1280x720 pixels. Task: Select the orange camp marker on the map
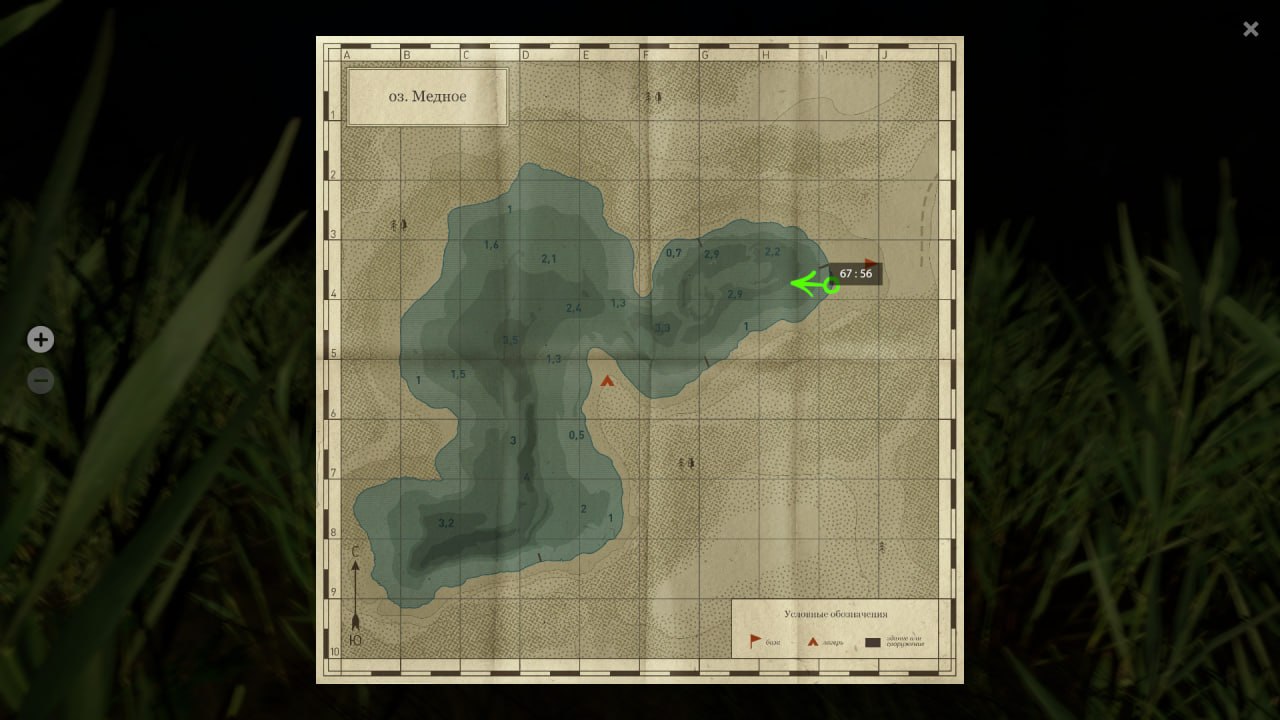607,380
